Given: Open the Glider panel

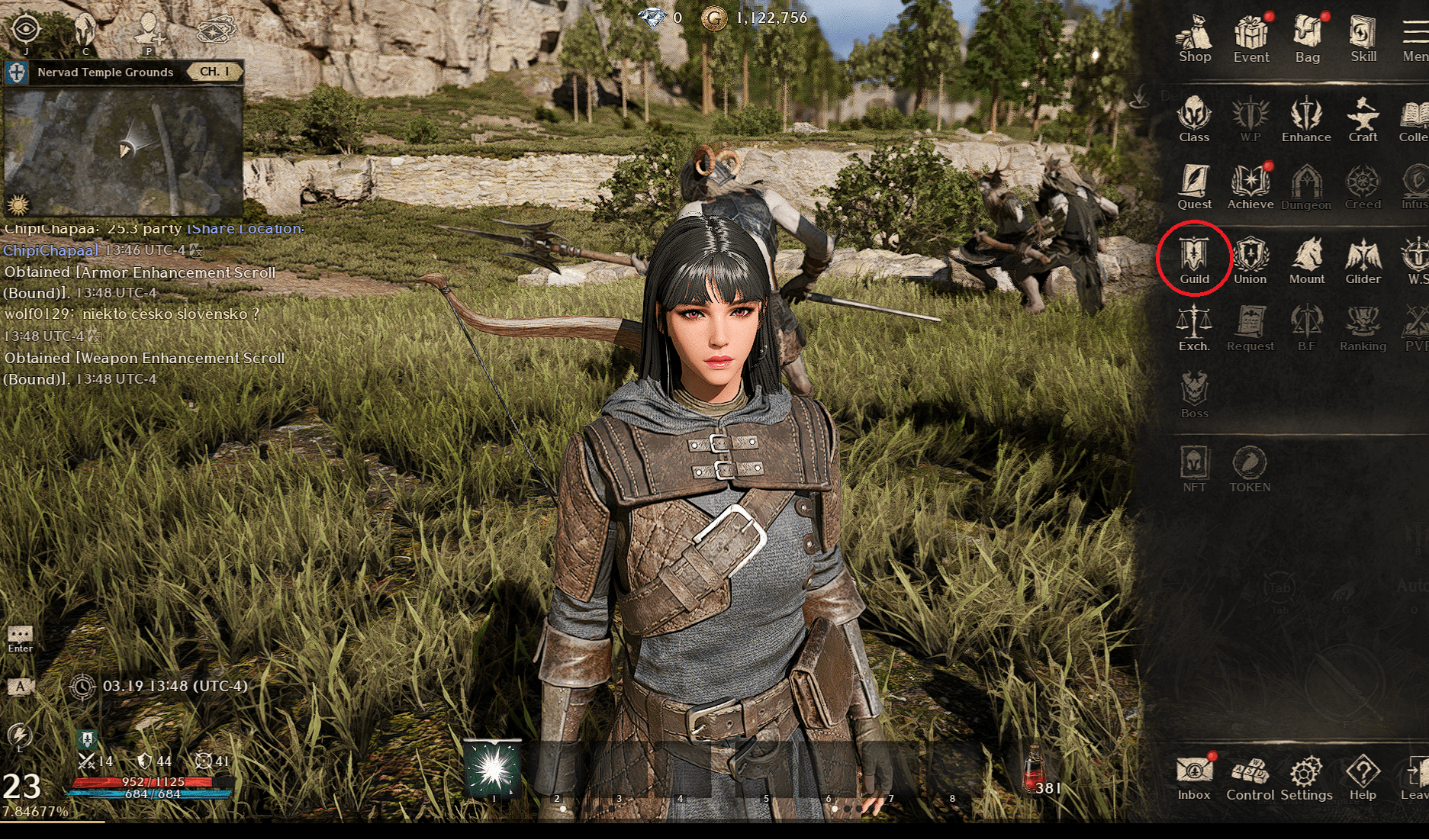Looking at the screenshot, I should tap(1363, 259).
